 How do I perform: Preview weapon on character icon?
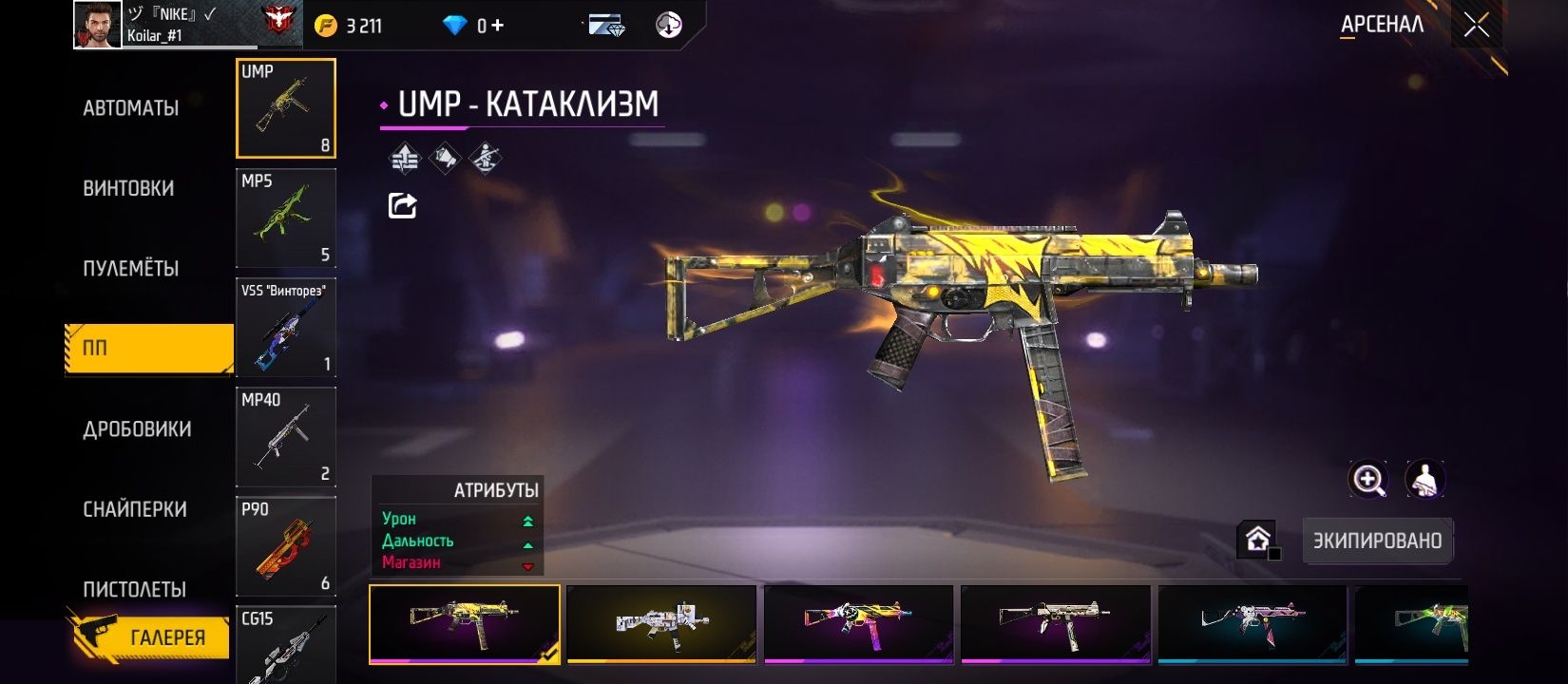(1425, 480)
